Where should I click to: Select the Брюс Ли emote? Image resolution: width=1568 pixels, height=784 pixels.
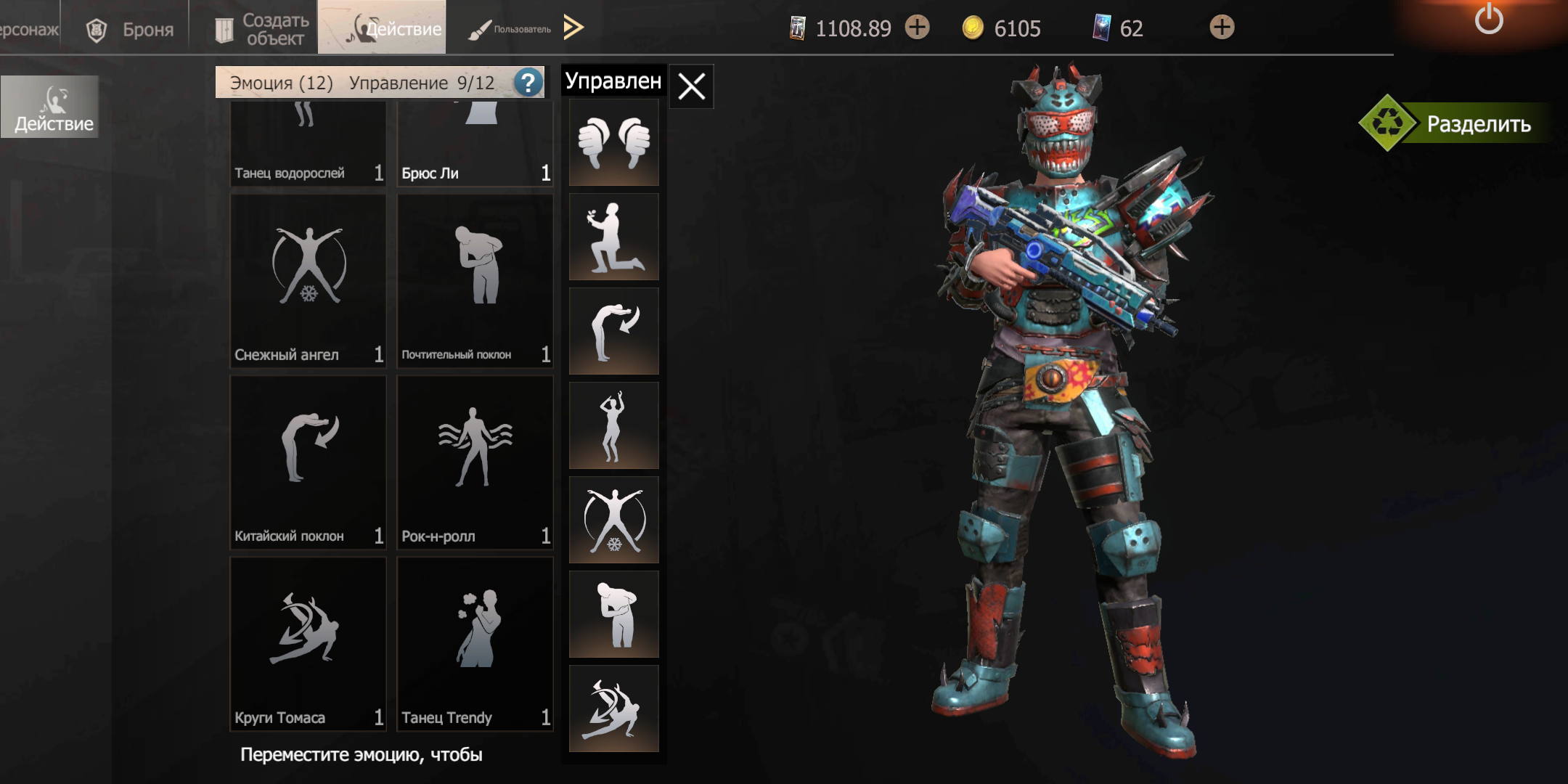(x=475, y=145)
